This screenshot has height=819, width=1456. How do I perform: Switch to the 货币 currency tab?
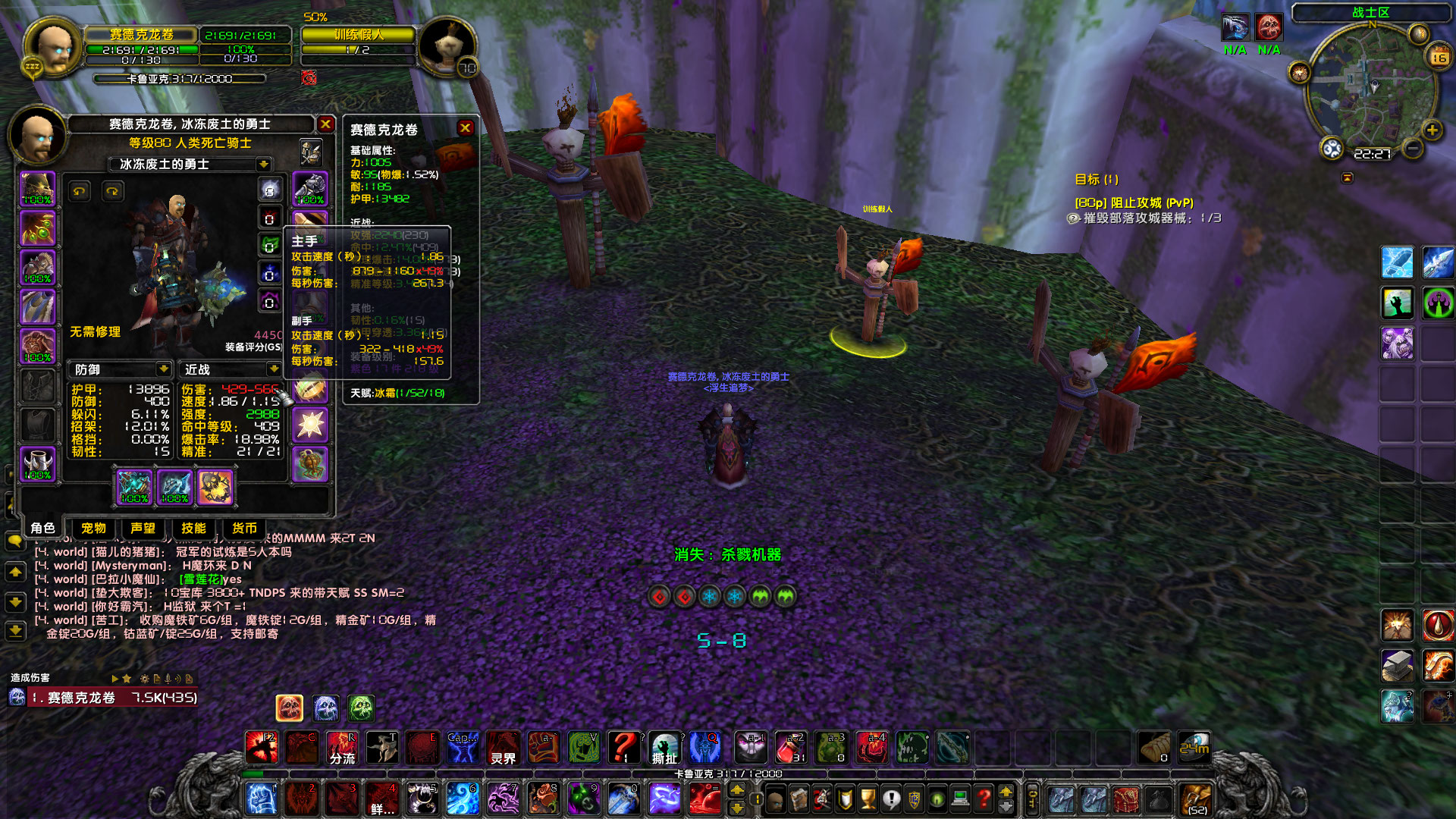[243, 528]
